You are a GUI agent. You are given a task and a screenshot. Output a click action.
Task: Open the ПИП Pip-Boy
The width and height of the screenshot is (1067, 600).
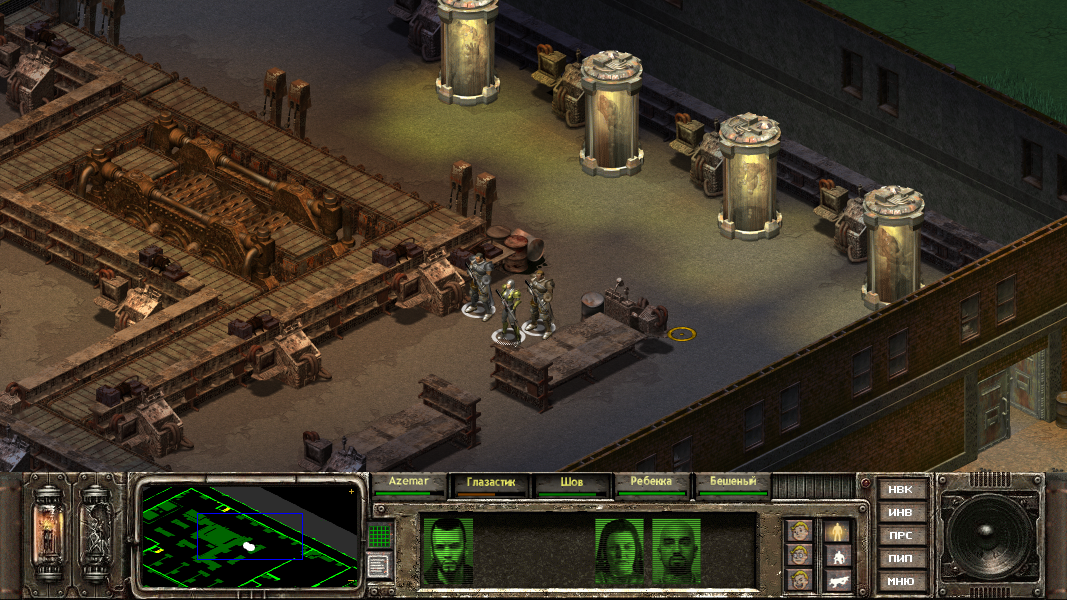click(900, 558)
